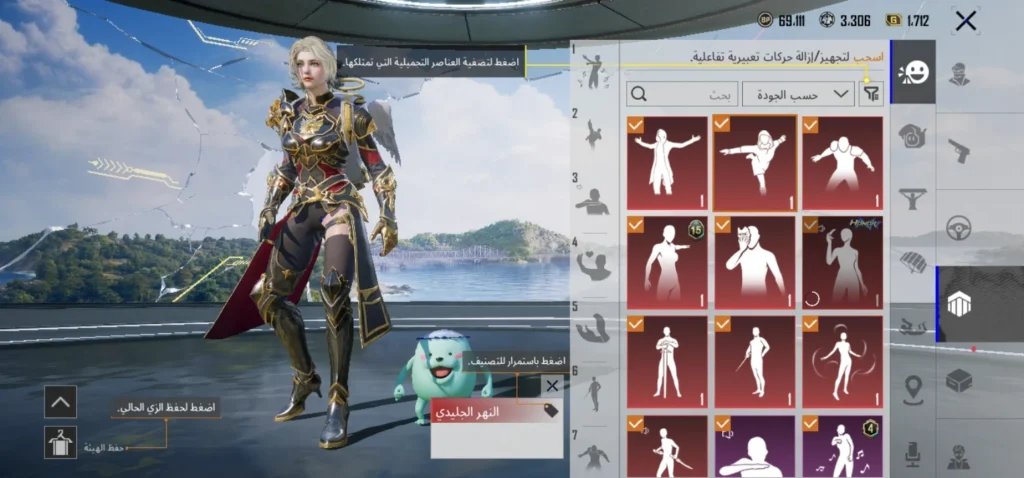Open the emotes tab with smiley icon
This screenshot has height=478, width=1024.
(x=913, y=72)
